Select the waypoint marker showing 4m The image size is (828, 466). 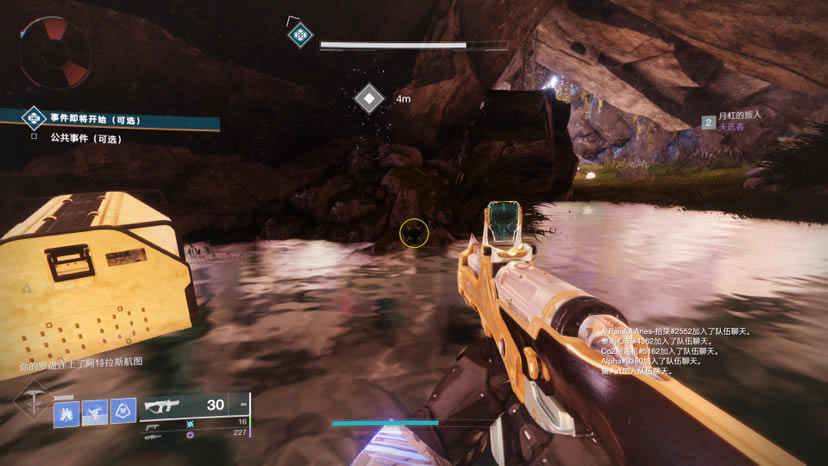coord(369,98)
